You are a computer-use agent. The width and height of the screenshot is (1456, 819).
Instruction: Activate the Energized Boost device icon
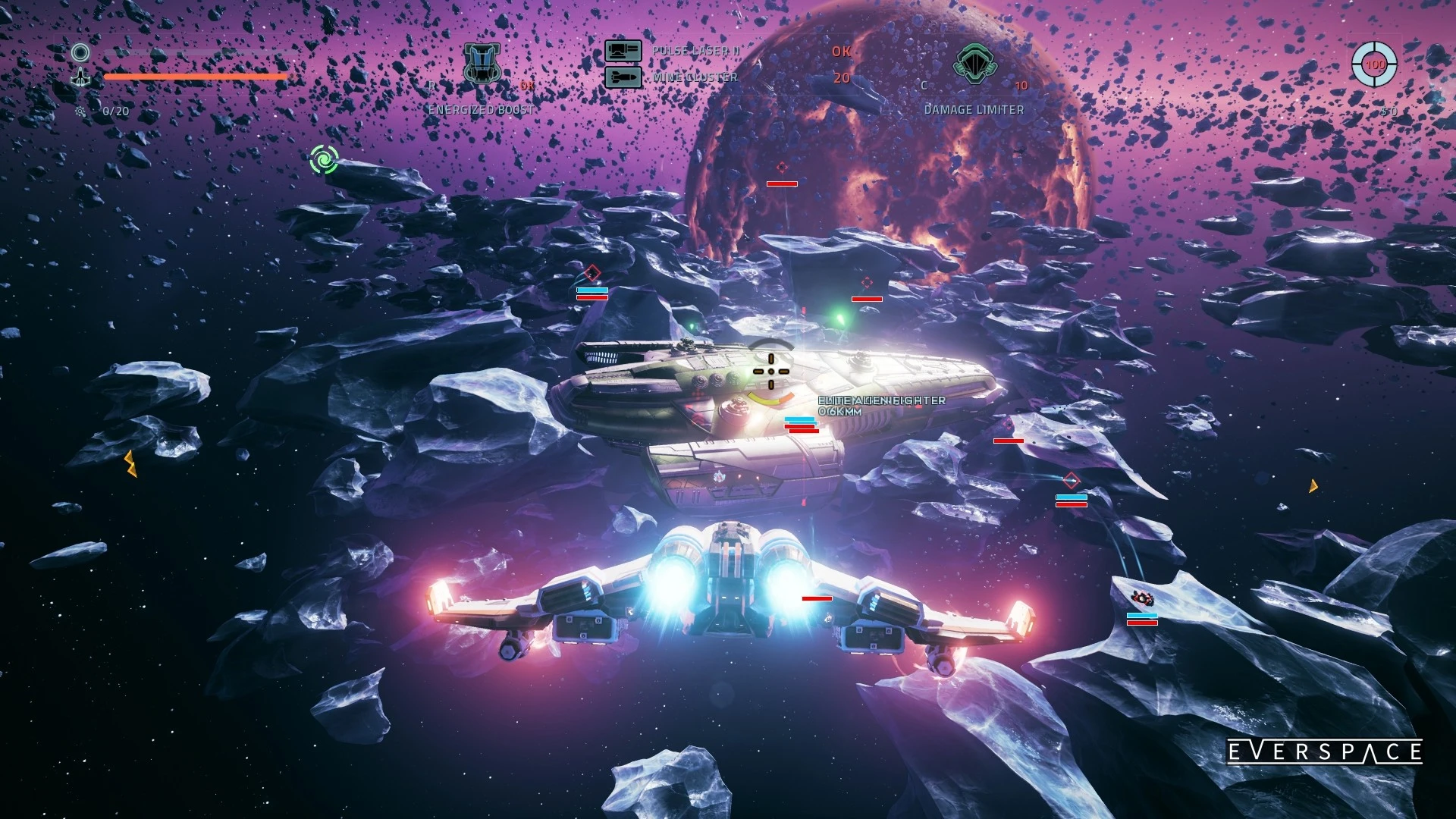482,64
